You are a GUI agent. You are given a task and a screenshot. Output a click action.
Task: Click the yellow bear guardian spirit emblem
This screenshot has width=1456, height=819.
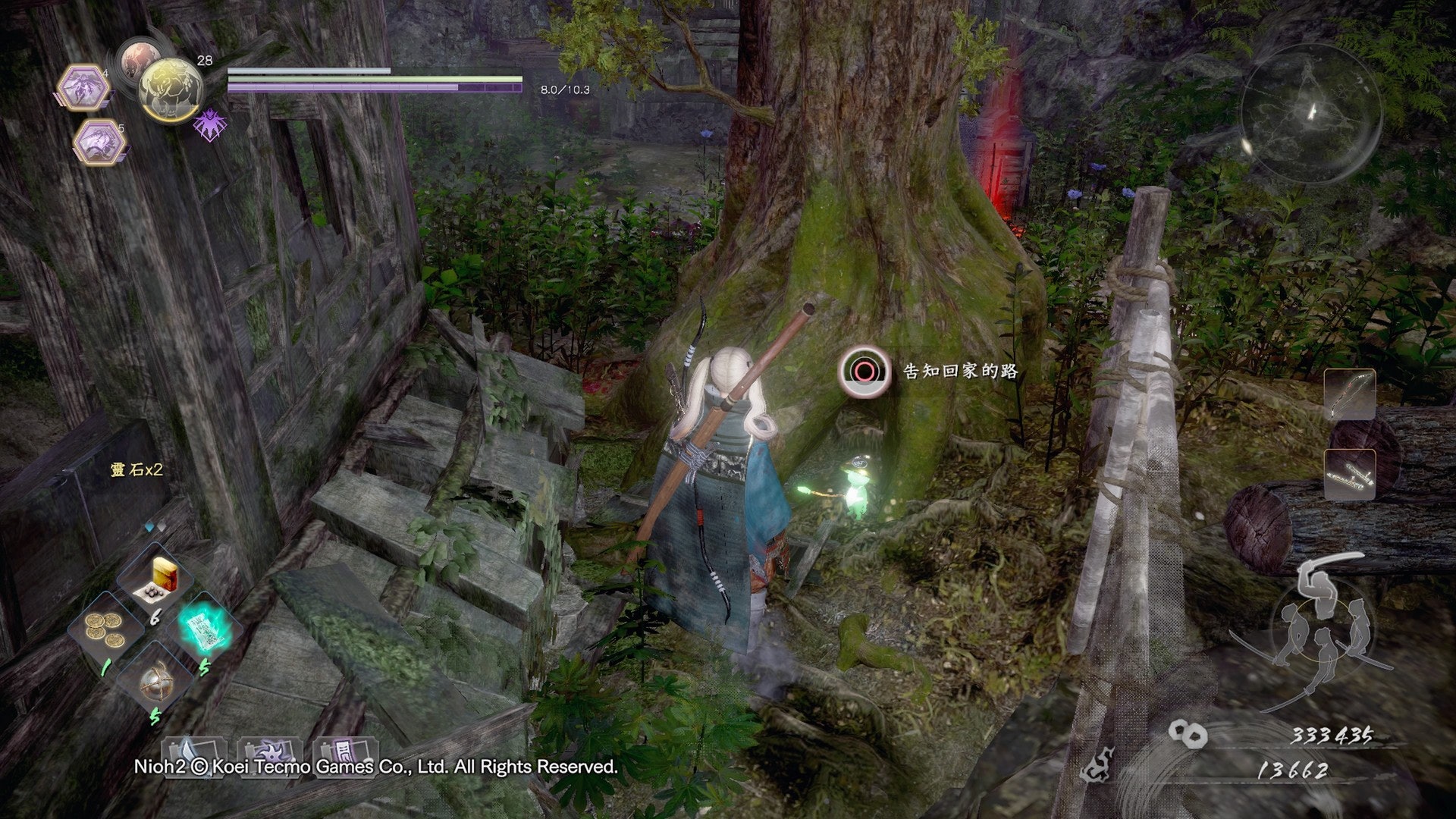click(x=171, y=91)
